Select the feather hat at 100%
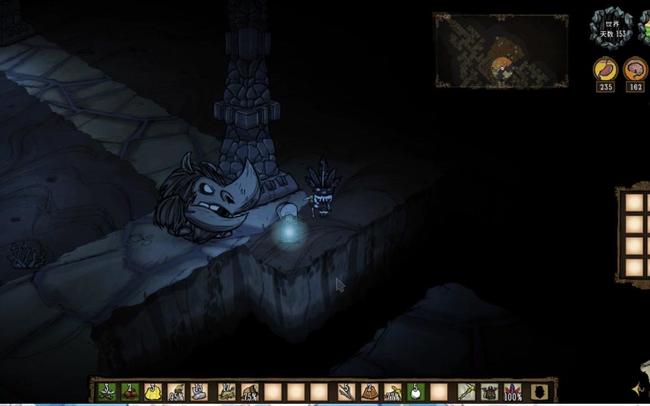 [x=513, y=392]
